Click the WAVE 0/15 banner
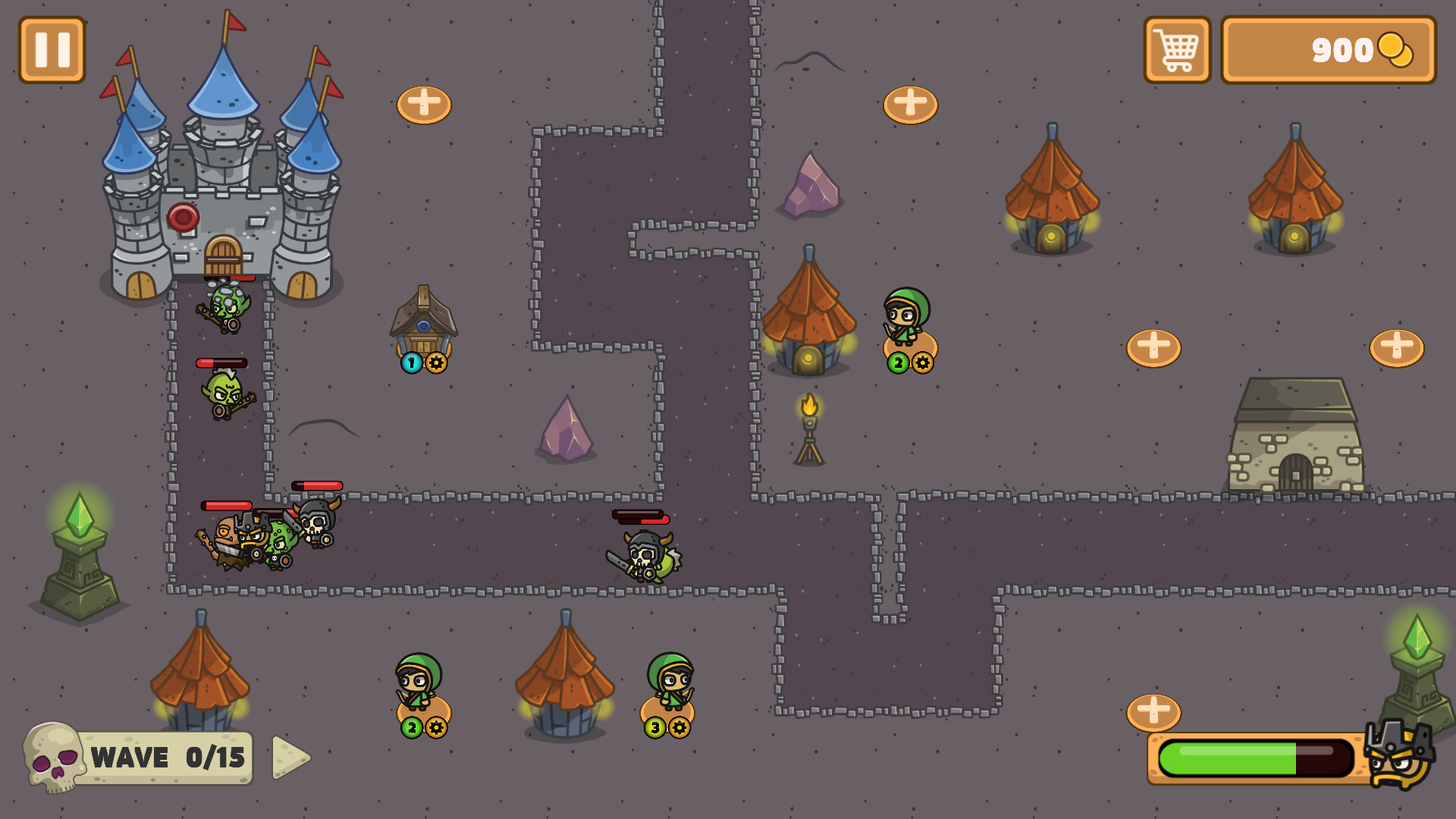The width and height of the screenshot is (1456, 819). 165,757
